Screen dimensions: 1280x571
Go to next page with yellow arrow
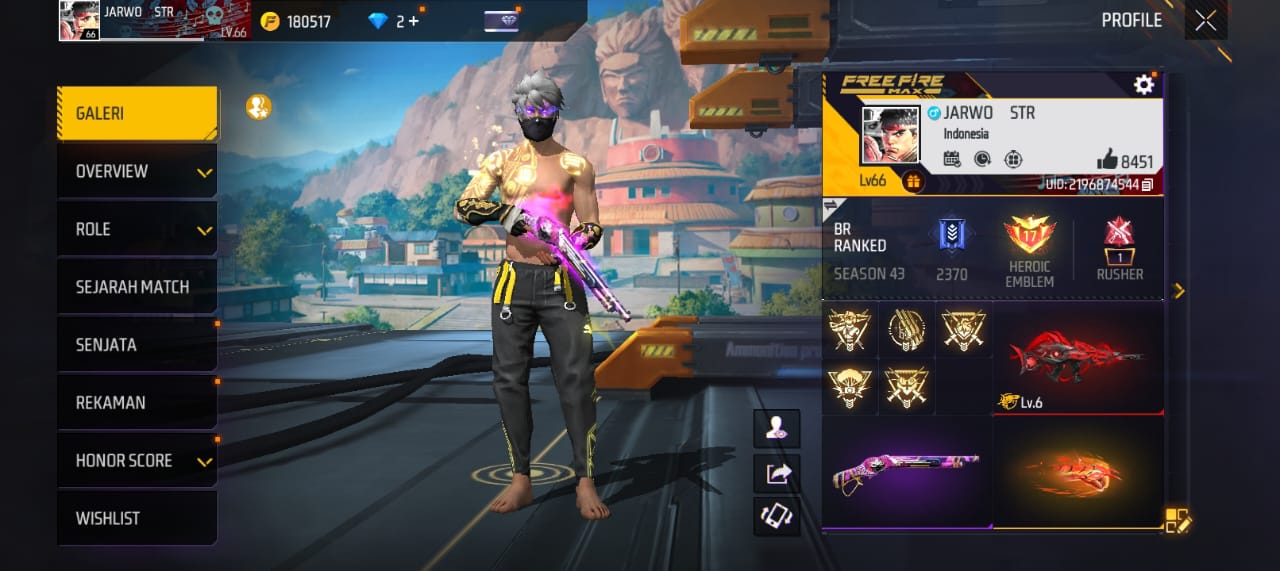coord(1179,291)
